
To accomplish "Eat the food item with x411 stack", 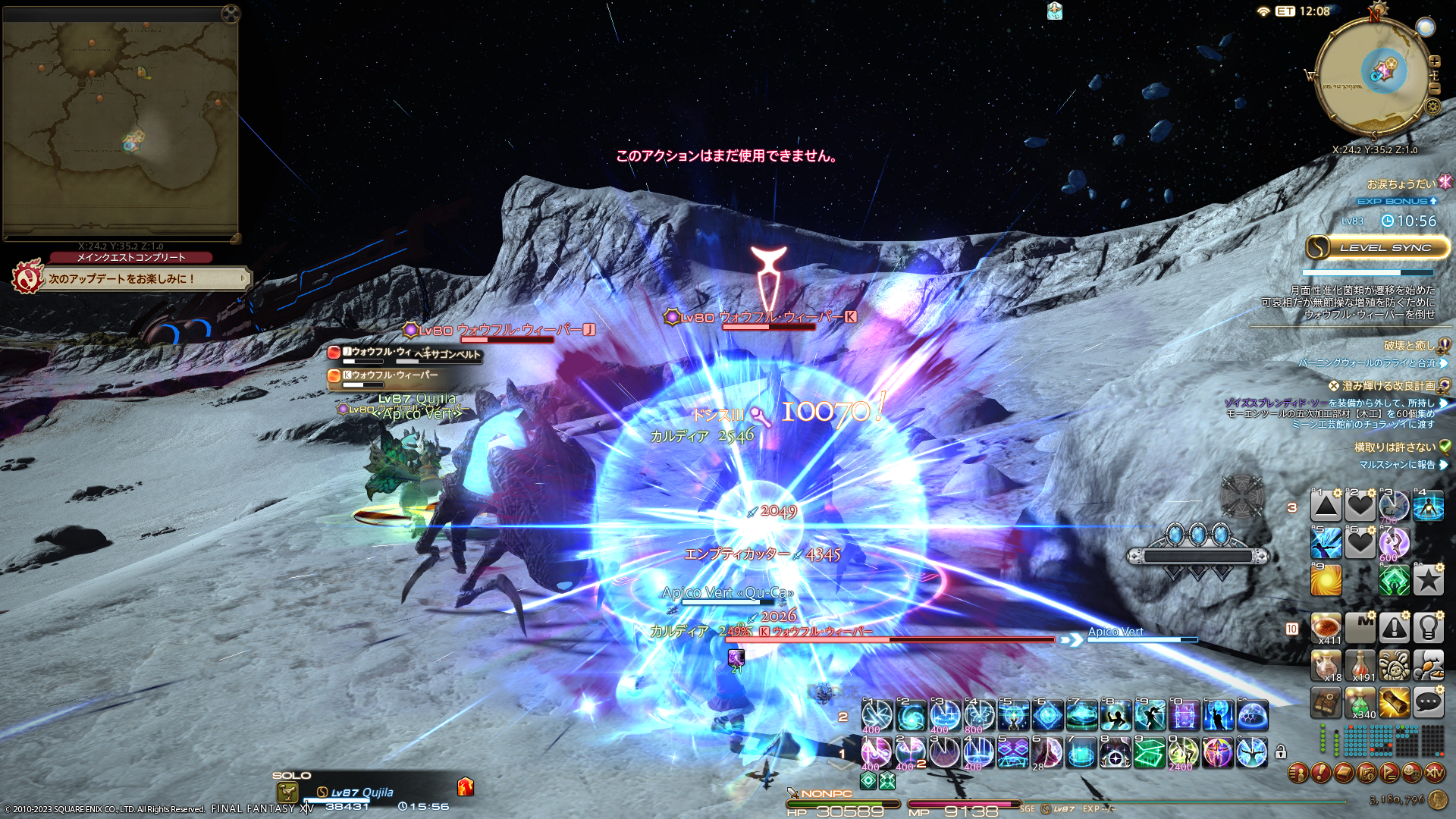I will coord(1326,628).
